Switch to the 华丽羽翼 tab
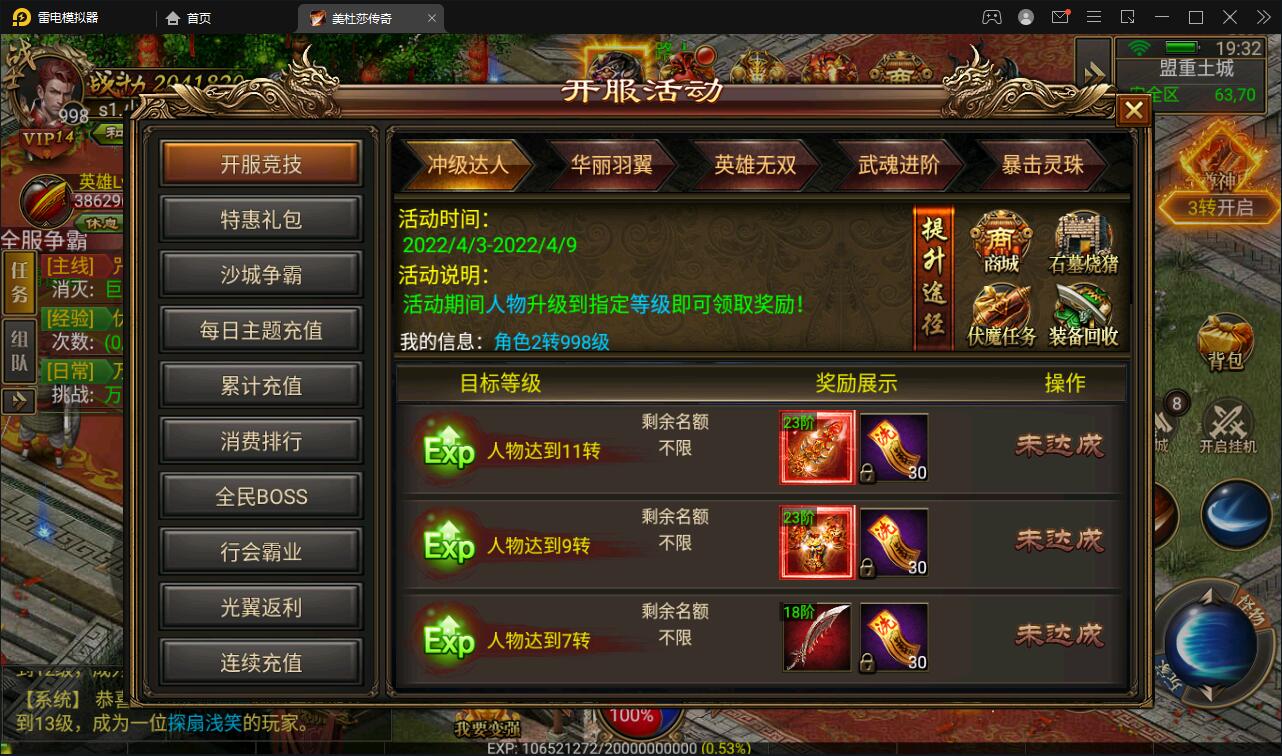The height and width of the screenshot is (756, 1282). (613, 165)
